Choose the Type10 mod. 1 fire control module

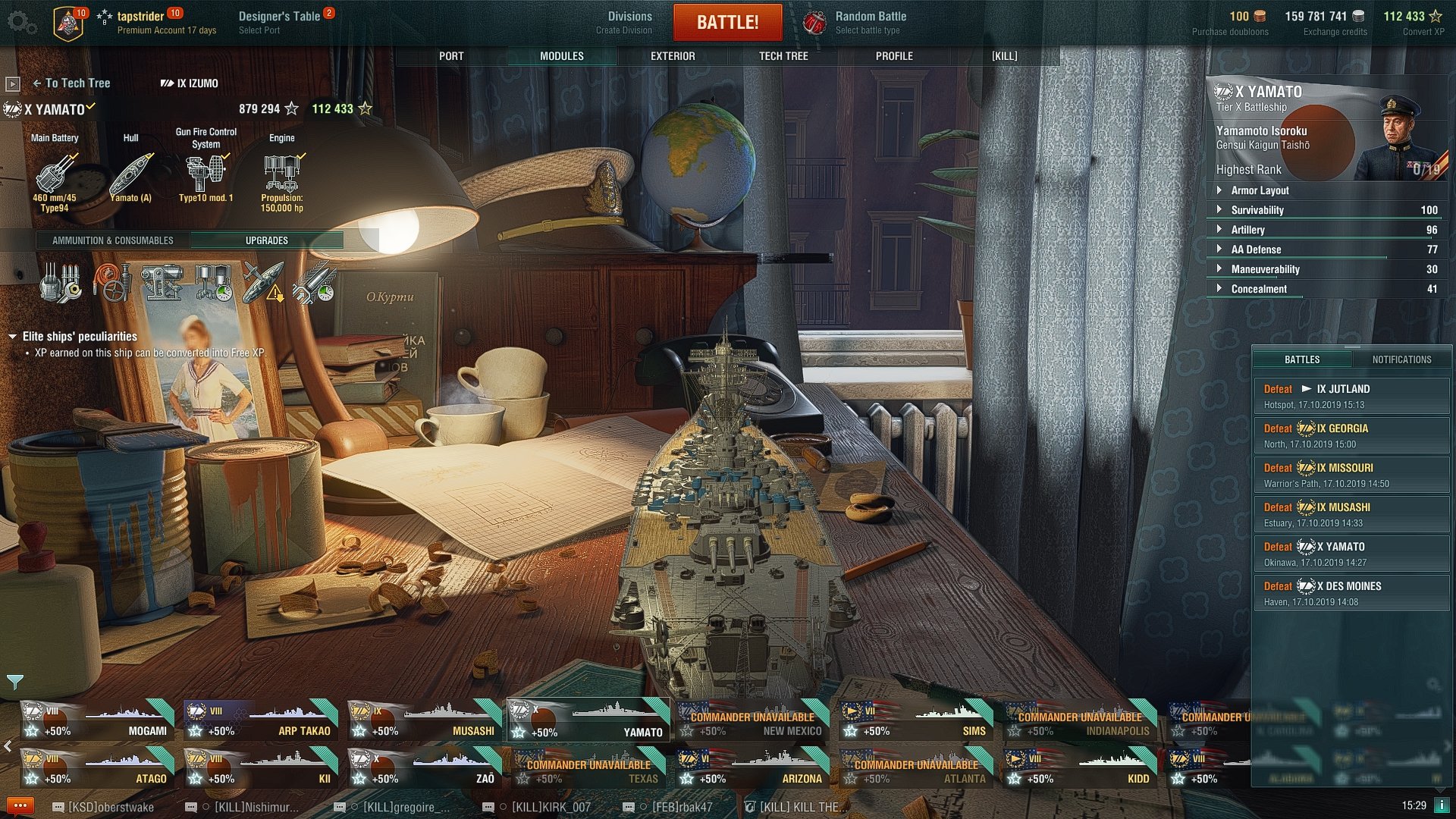coord(206,176)
